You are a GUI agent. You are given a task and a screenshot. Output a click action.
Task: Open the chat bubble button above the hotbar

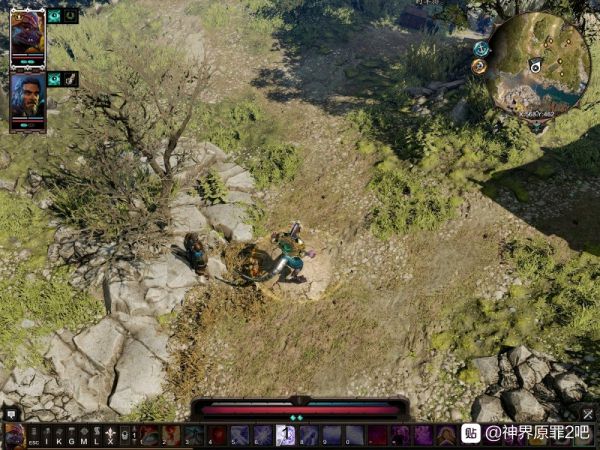11,412
